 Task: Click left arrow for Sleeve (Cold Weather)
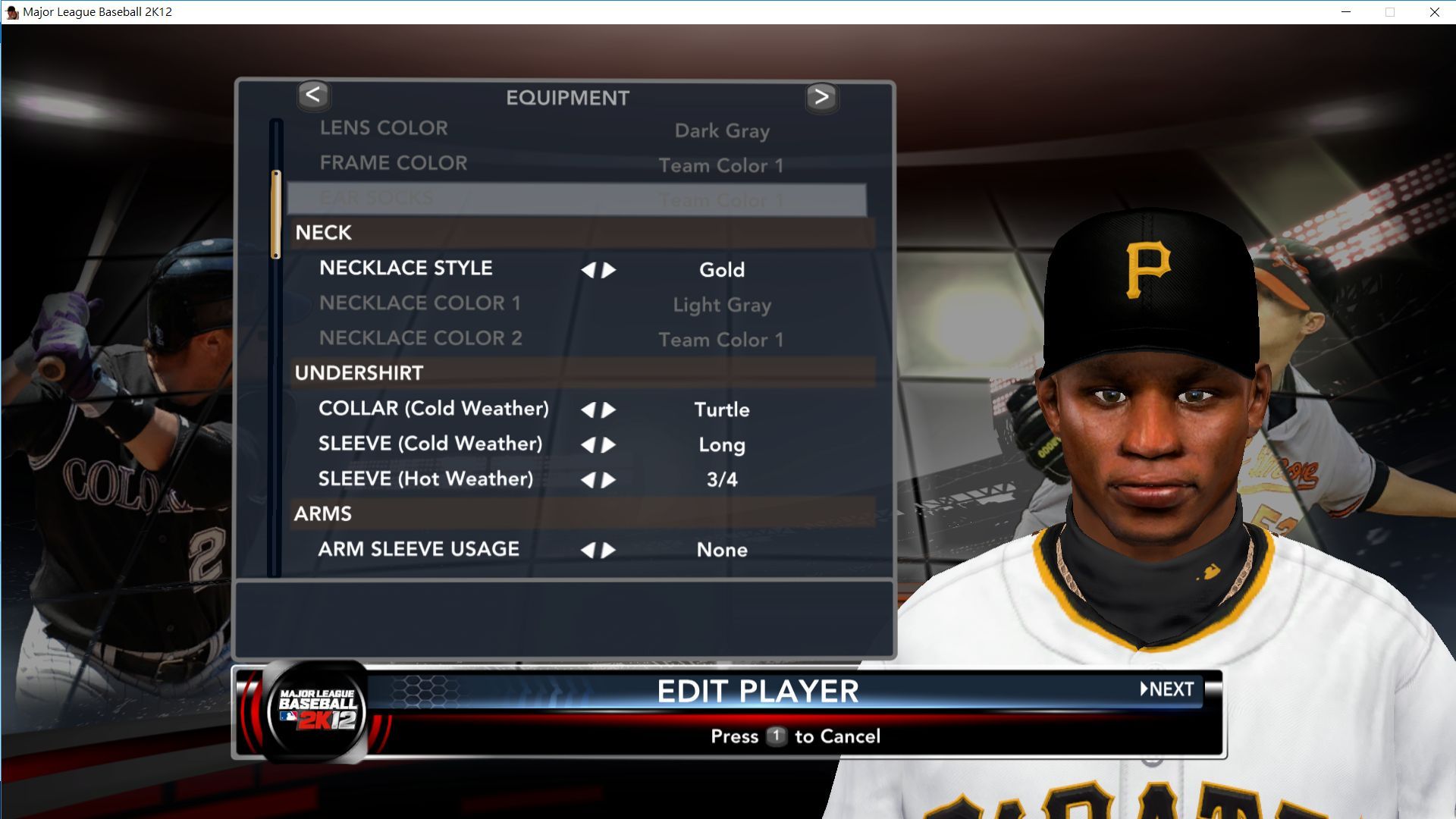pyautogui.click(x=588, y=445)
